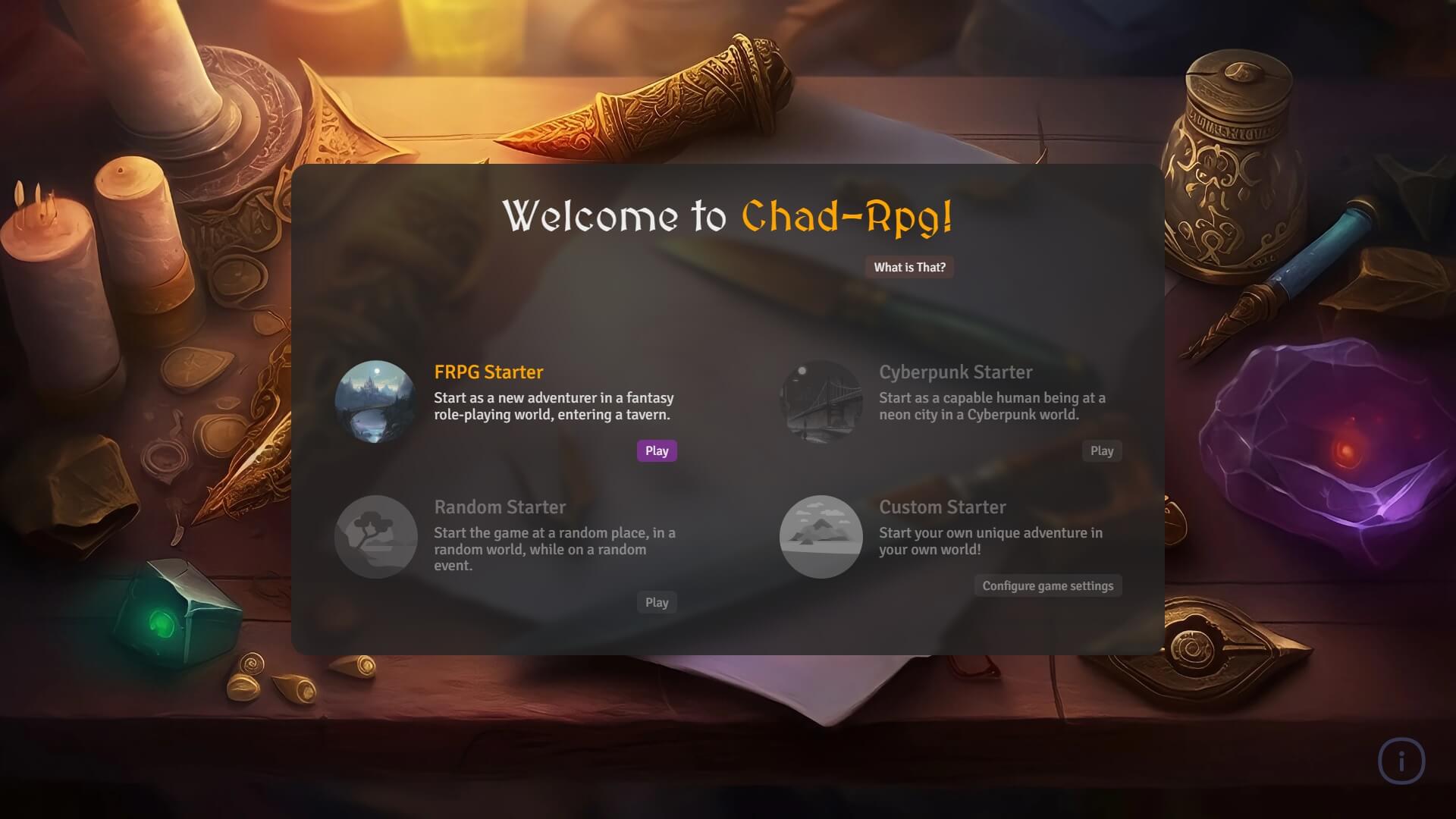Click the grayed-out Cyberpunk city night thumbnail
1456x819 pixels.
click(x=821, y=401)
